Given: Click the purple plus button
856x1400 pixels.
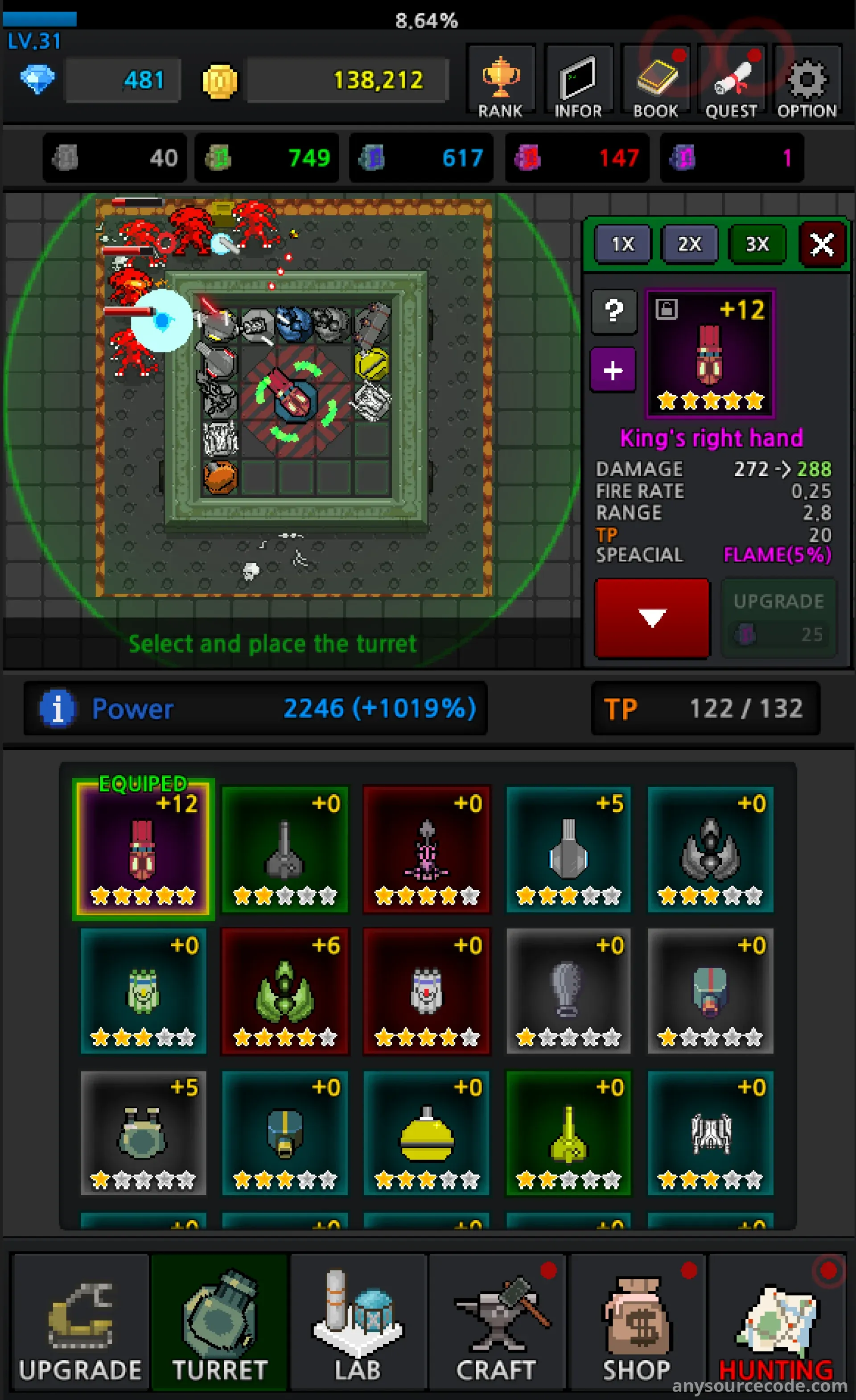Looking at the screenshot, I should (x=613, y=371).
